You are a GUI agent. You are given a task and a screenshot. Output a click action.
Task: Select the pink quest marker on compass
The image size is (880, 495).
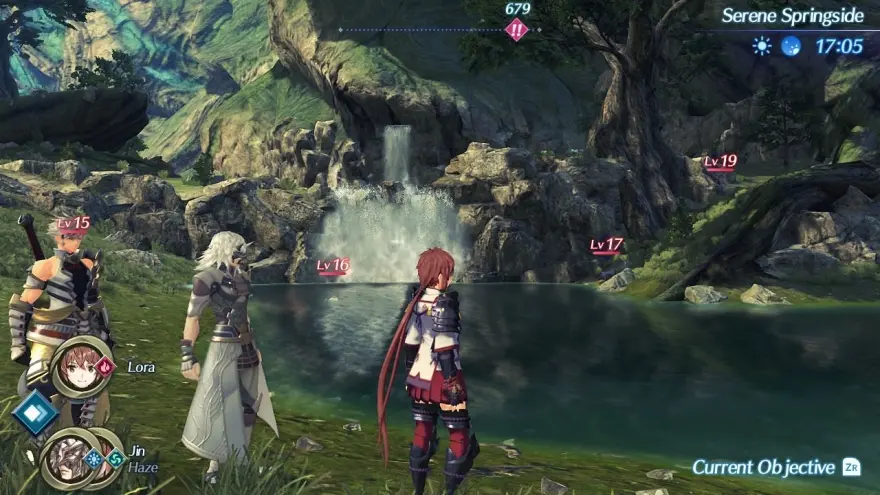(x=517, y=30)
